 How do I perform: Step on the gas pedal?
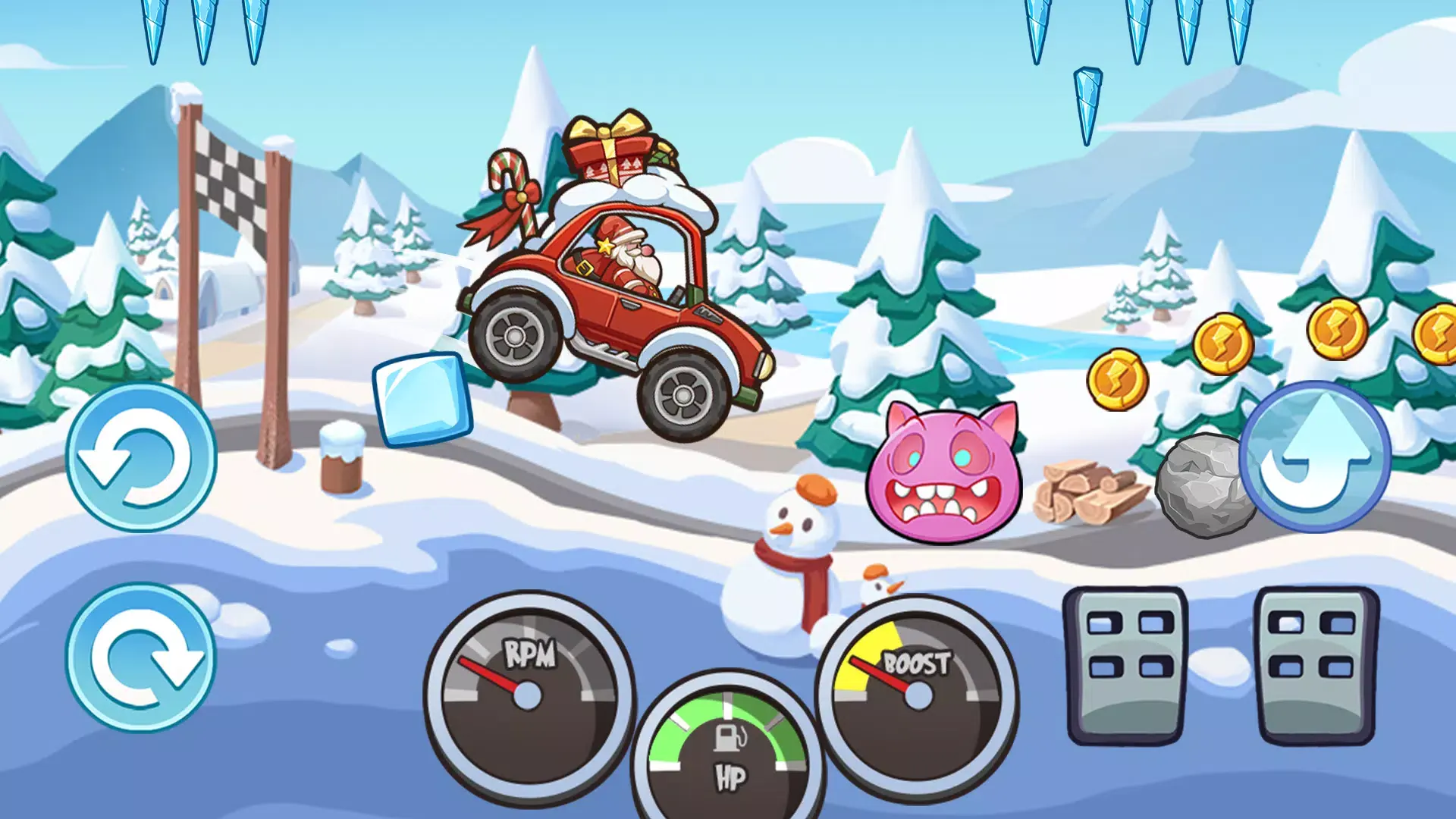1316,664
